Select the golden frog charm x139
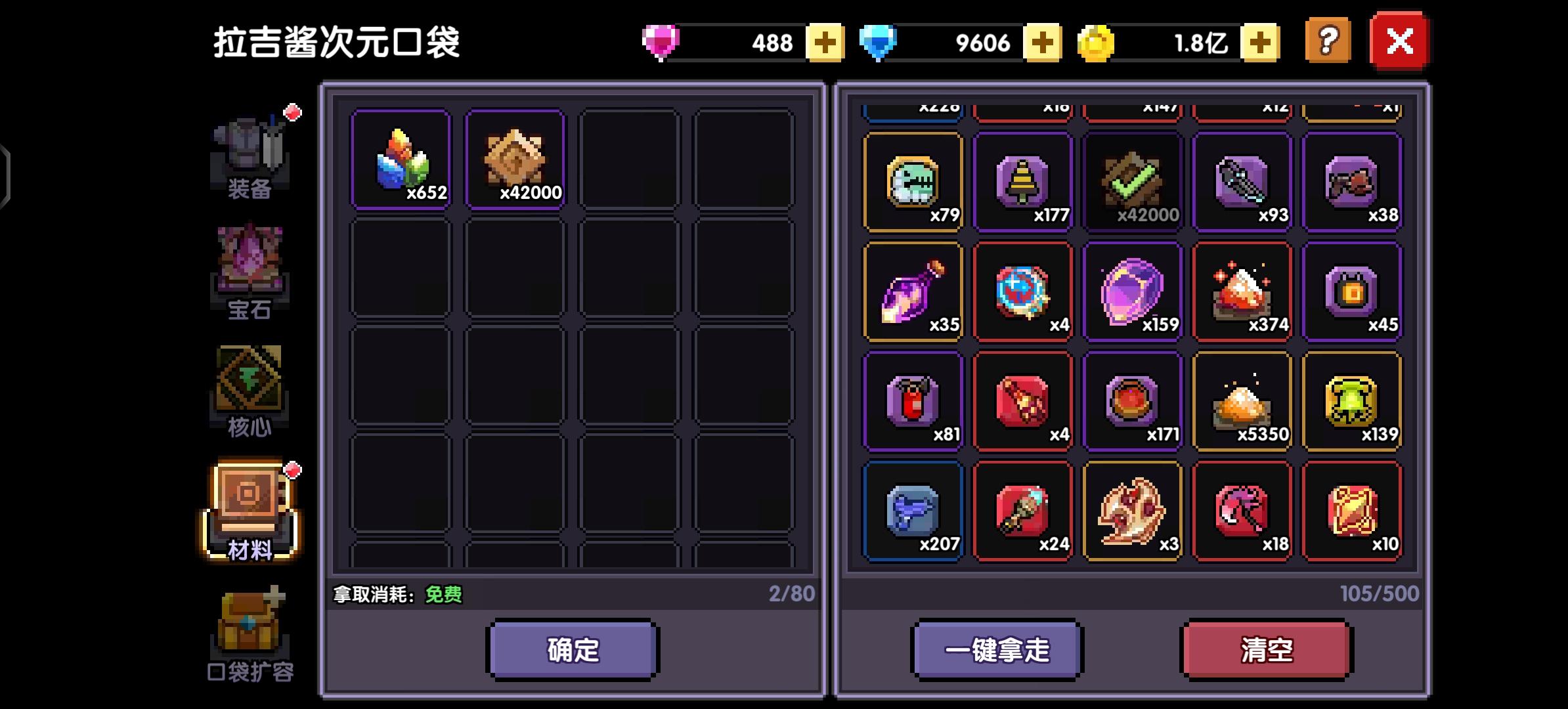The height and width of the screenshot is (709, 1568). pyautogui.click(x=1353, y=400)
